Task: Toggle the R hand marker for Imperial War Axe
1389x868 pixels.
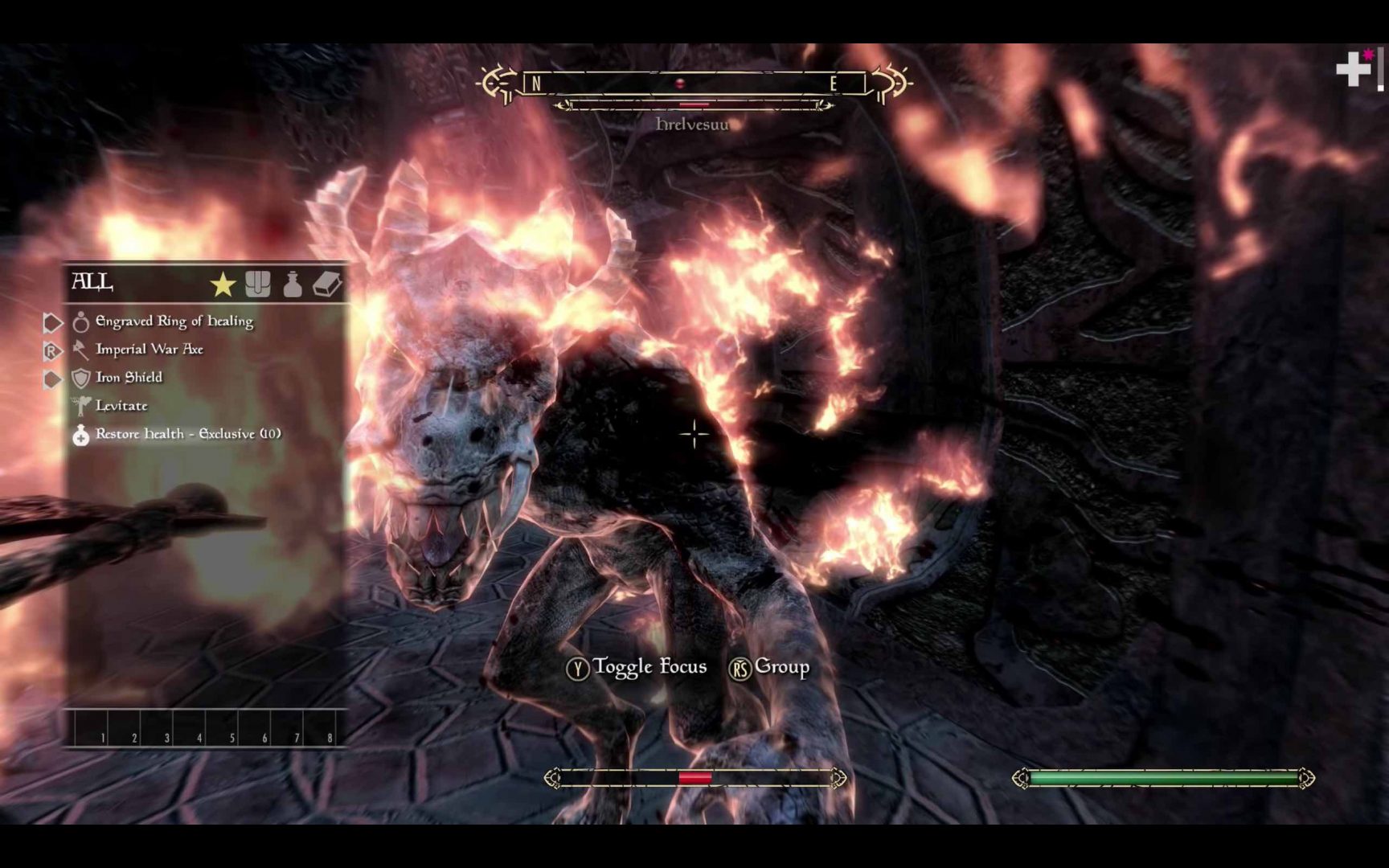Action: [51, 350]
